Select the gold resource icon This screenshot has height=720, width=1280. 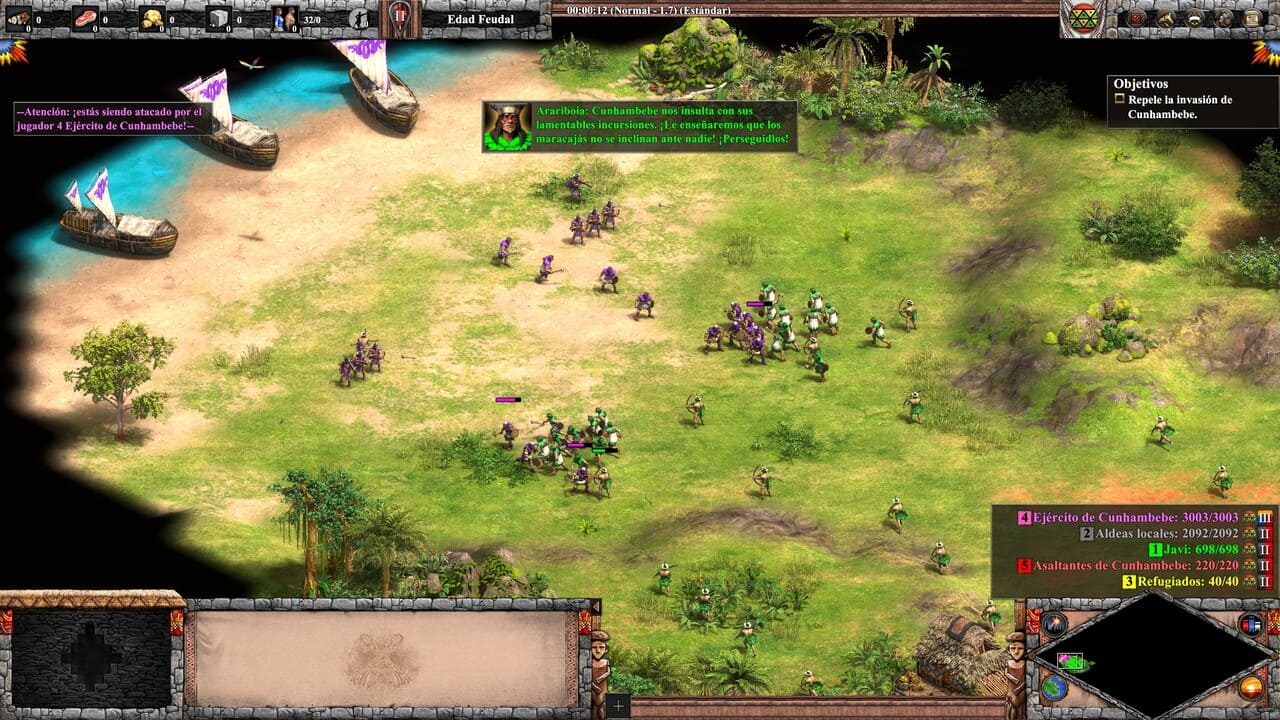[152, 18]
